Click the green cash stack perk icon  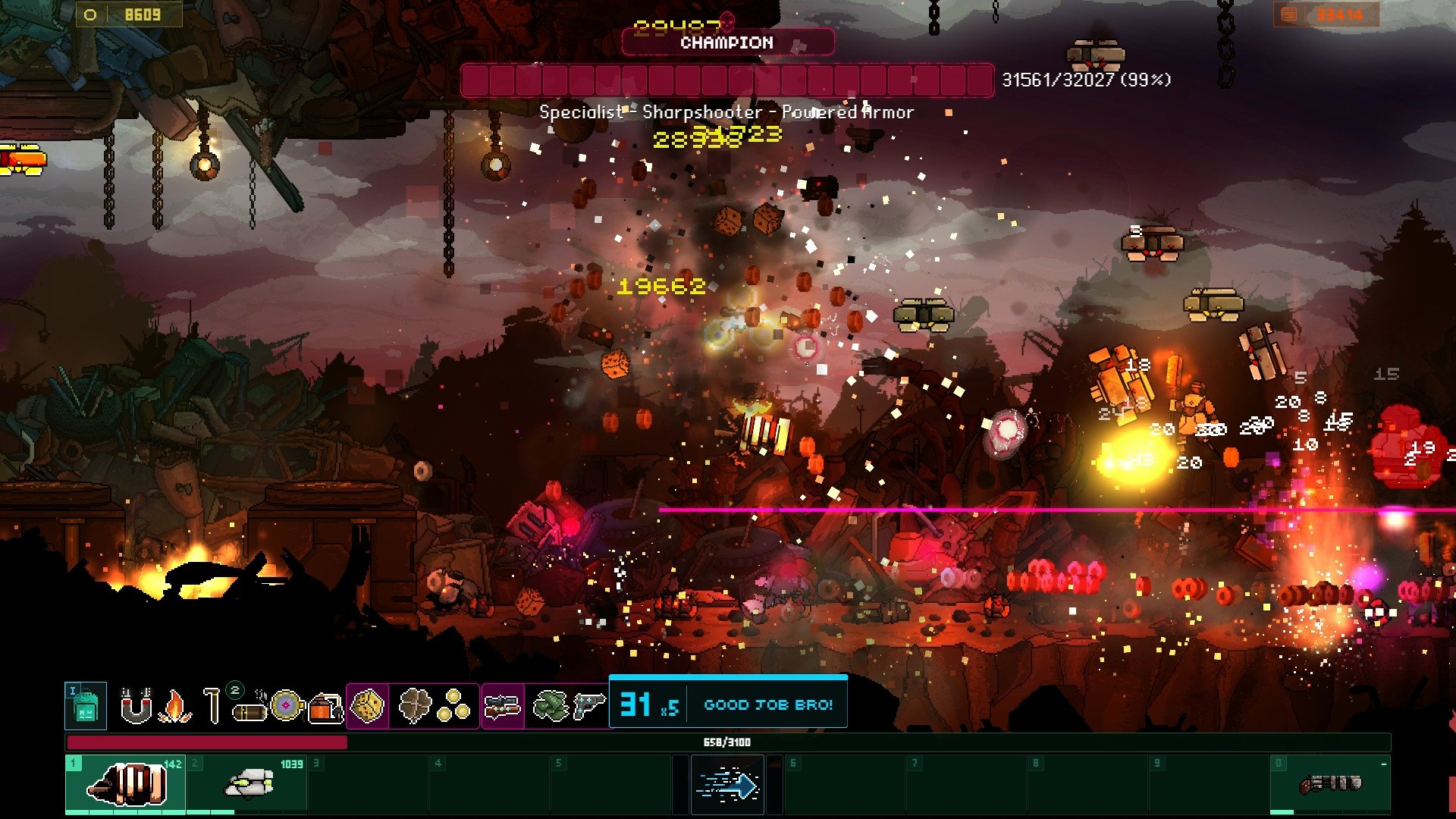click(x=551, y=706)
